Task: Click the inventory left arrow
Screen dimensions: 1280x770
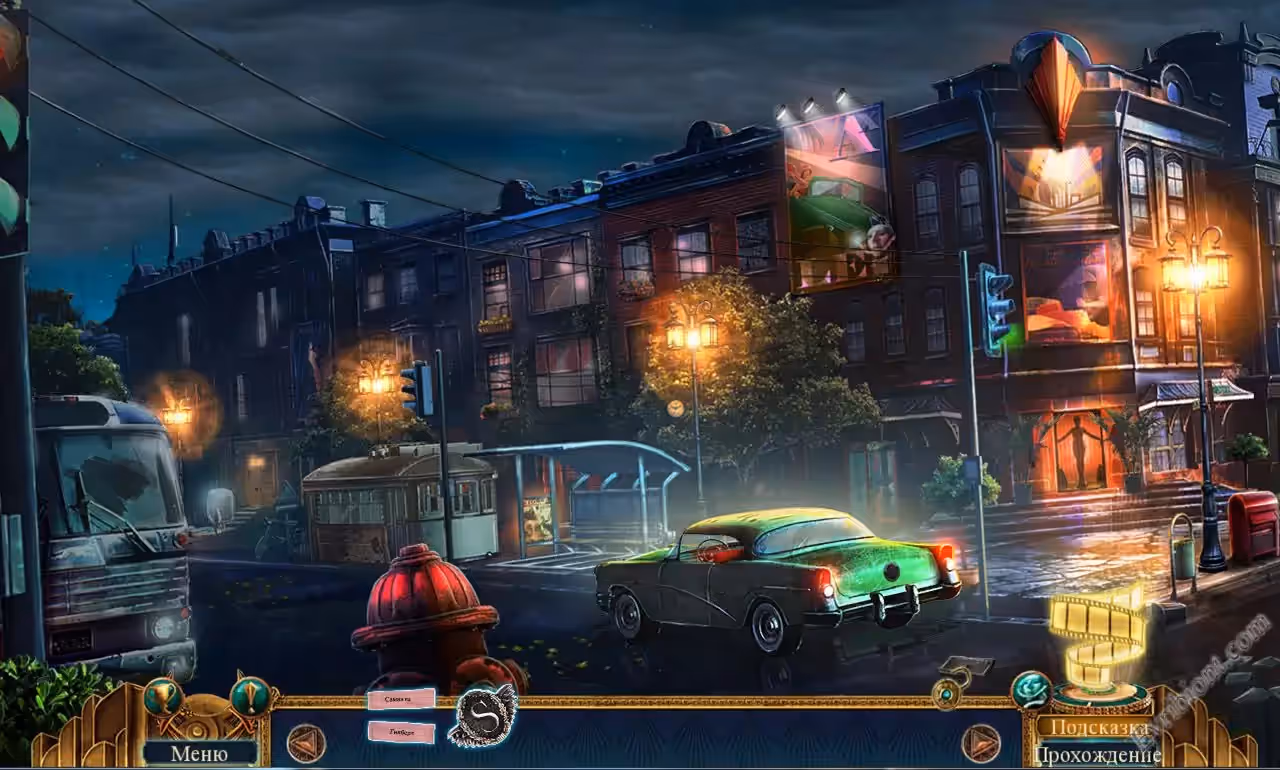Action: [x=306, y=743]
